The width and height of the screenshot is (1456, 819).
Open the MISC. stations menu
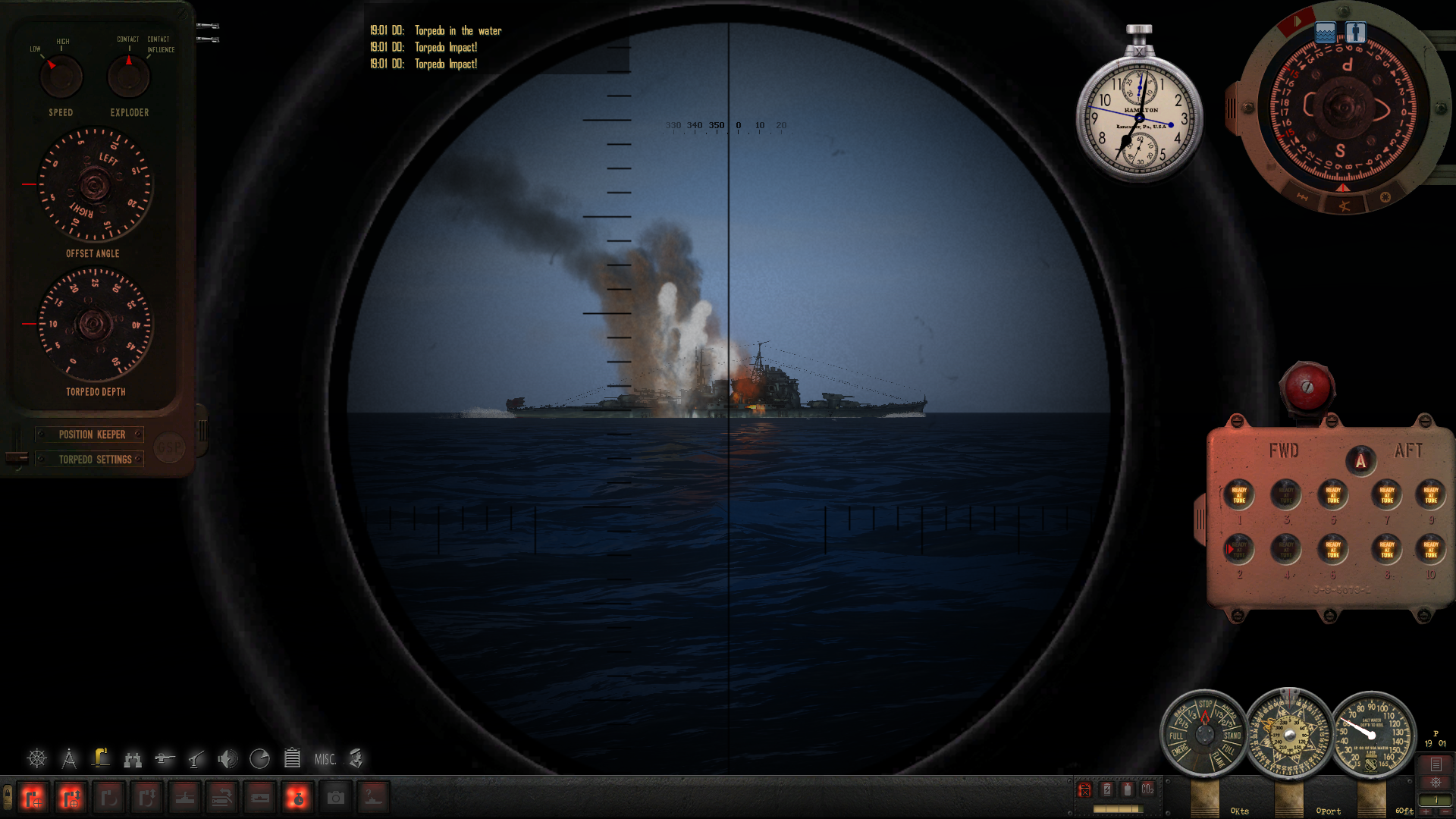coord(325,759)
